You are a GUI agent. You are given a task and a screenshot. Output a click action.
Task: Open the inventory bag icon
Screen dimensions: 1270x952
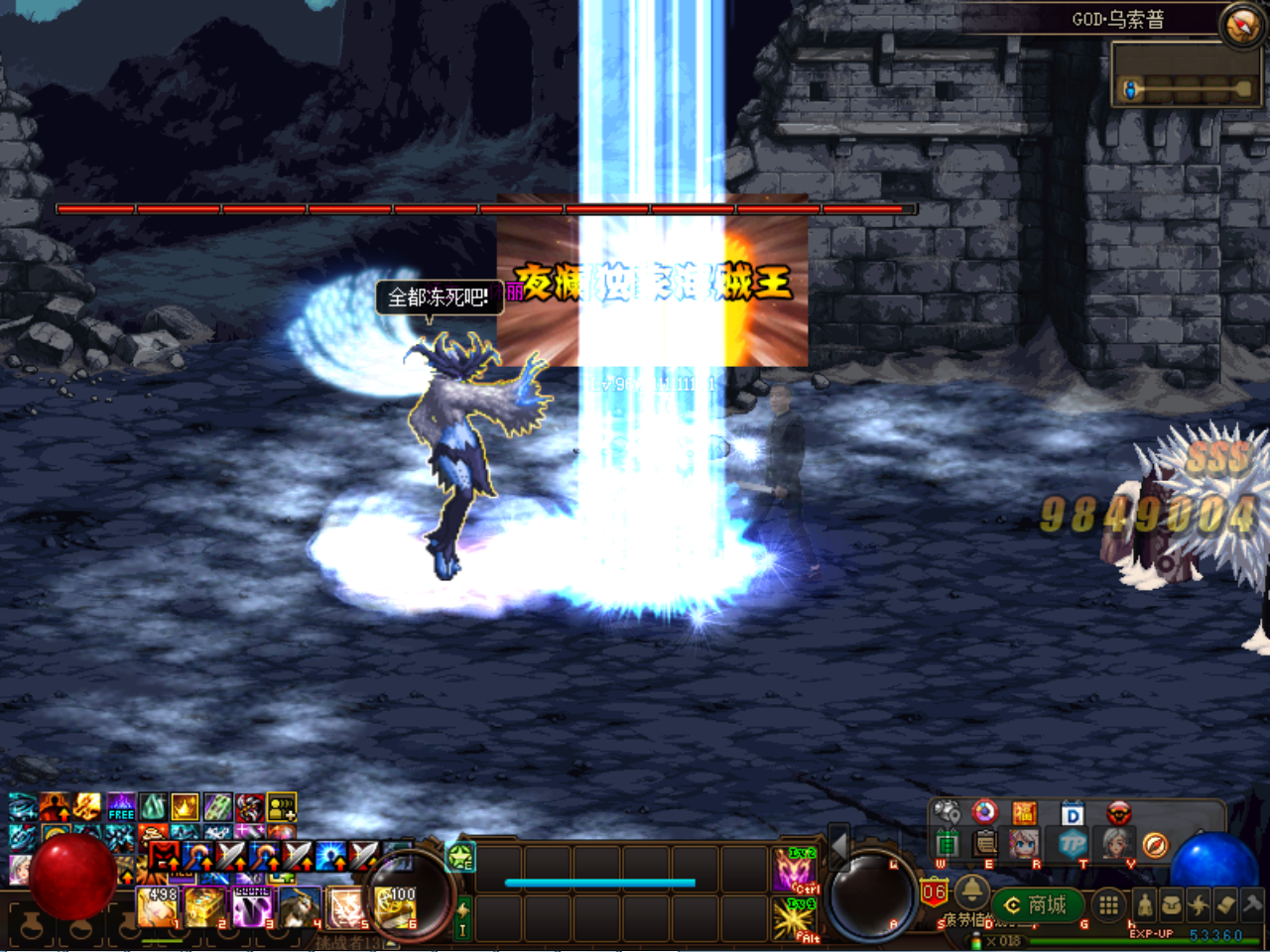point(1174,905)
